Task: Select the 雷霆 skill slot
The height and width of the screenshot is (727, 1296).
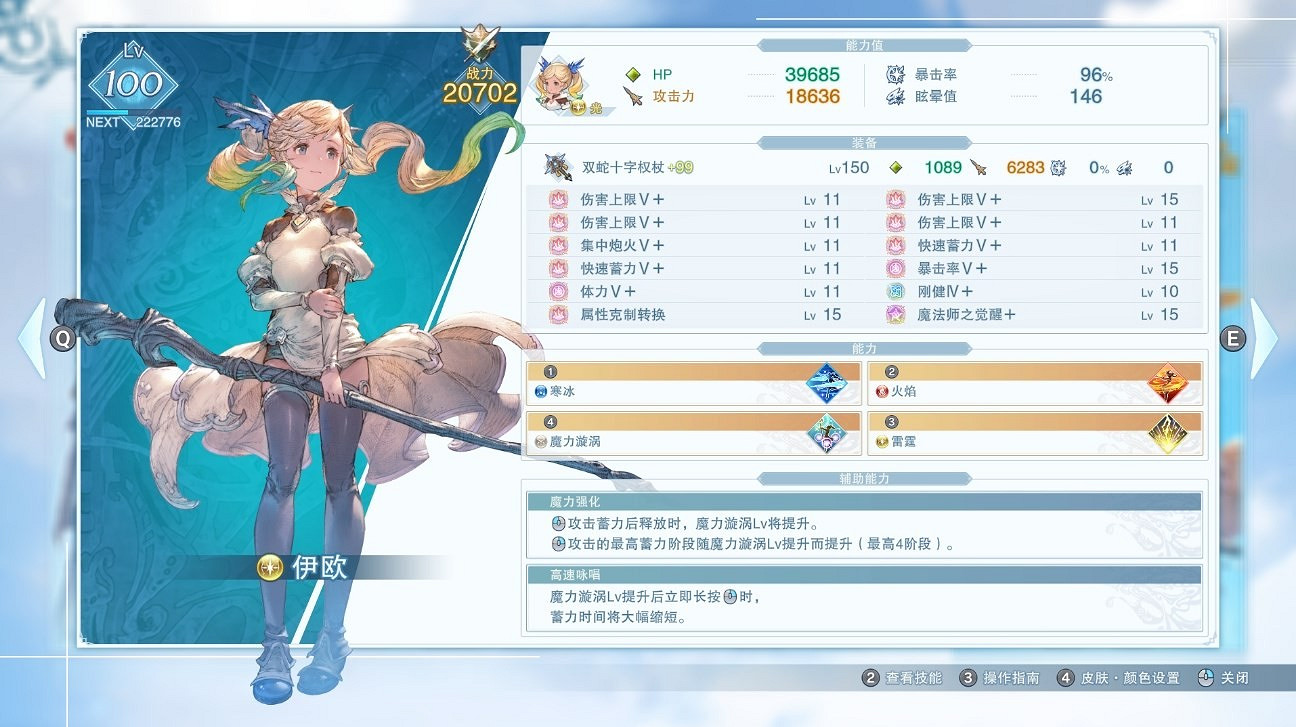Action: pos(1034,432)
